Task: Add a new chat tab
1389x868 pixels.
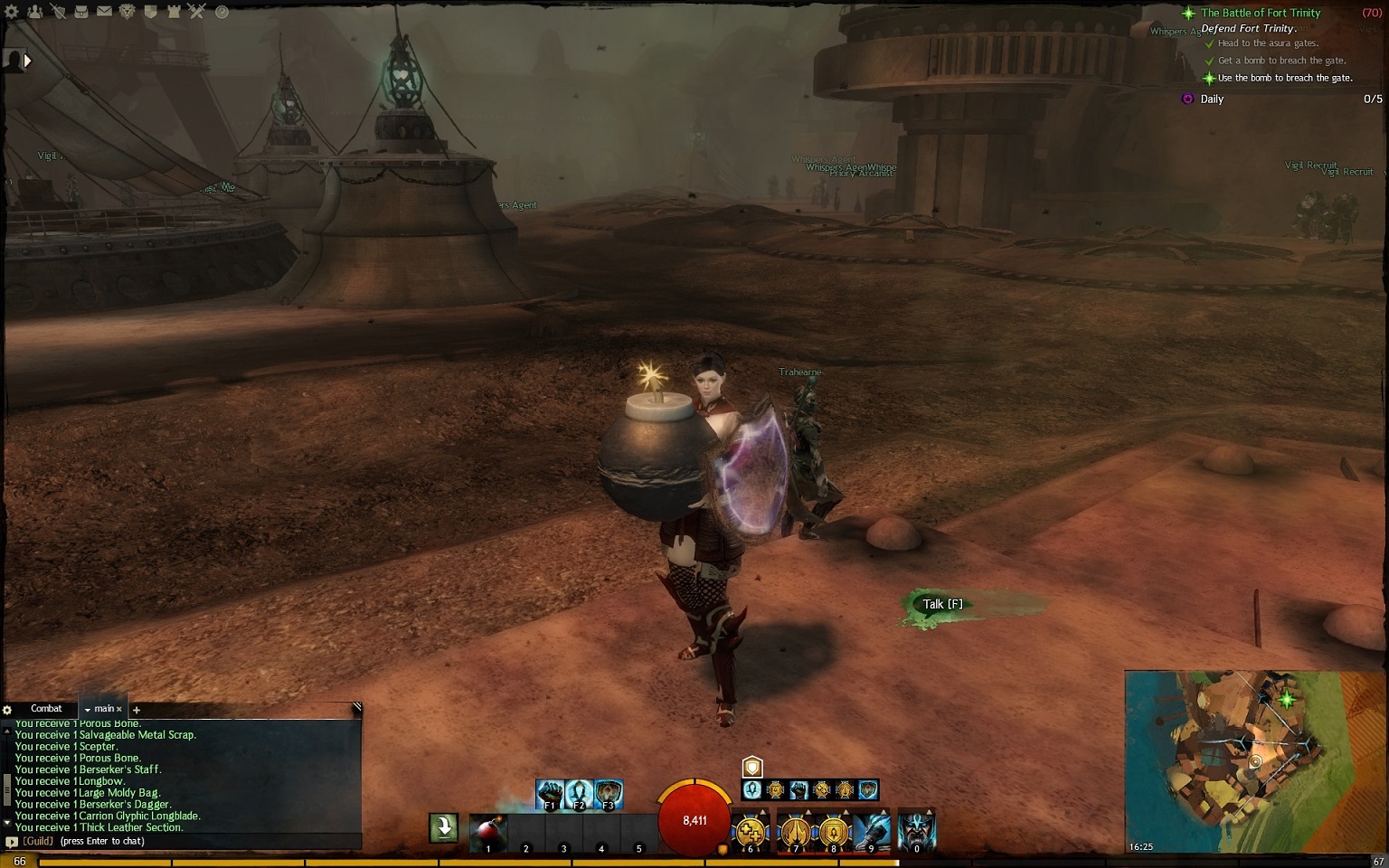Action: [137, 710]
